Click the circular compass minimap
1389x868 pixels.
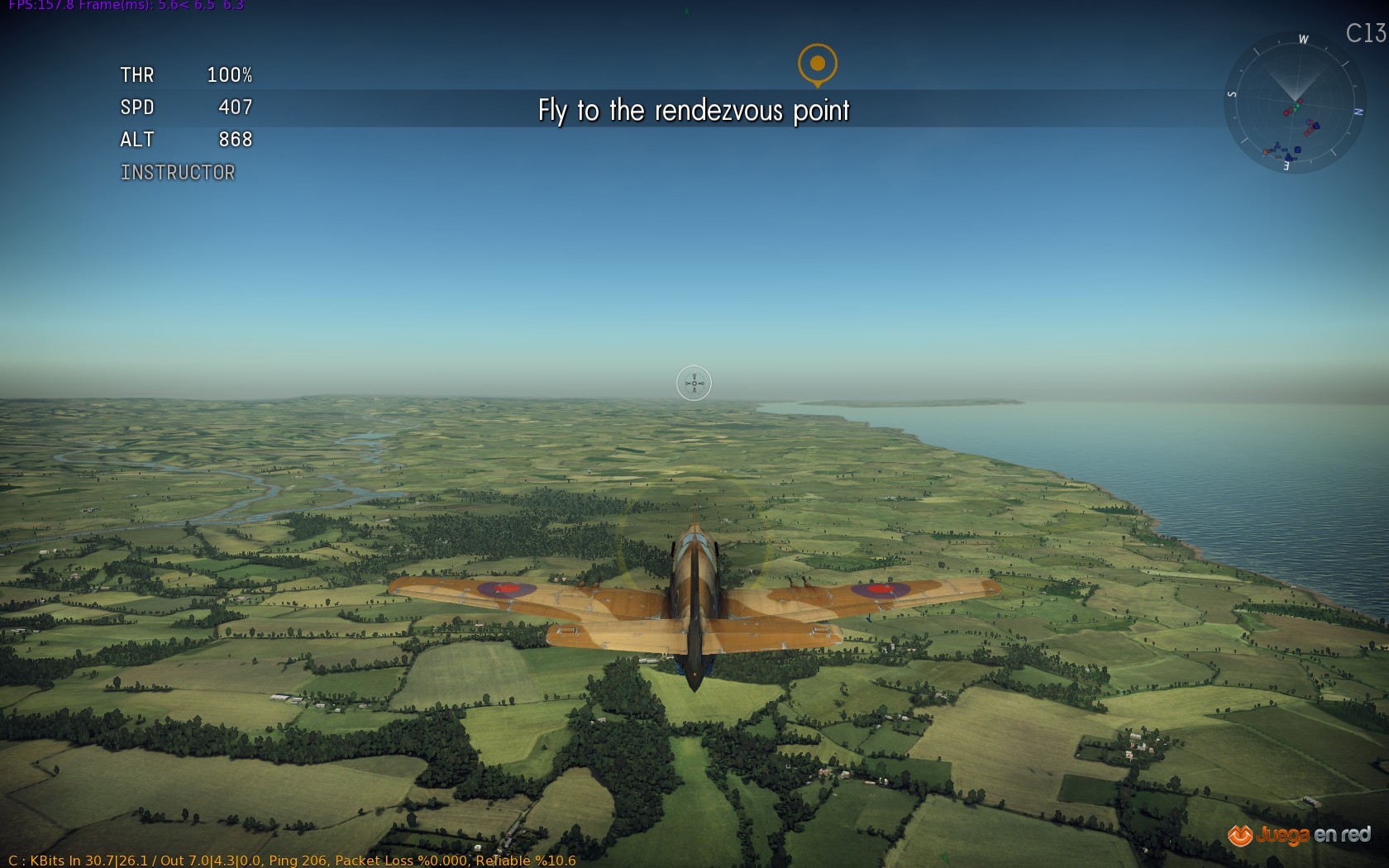pyautogui.click(x=1294, y=103)
